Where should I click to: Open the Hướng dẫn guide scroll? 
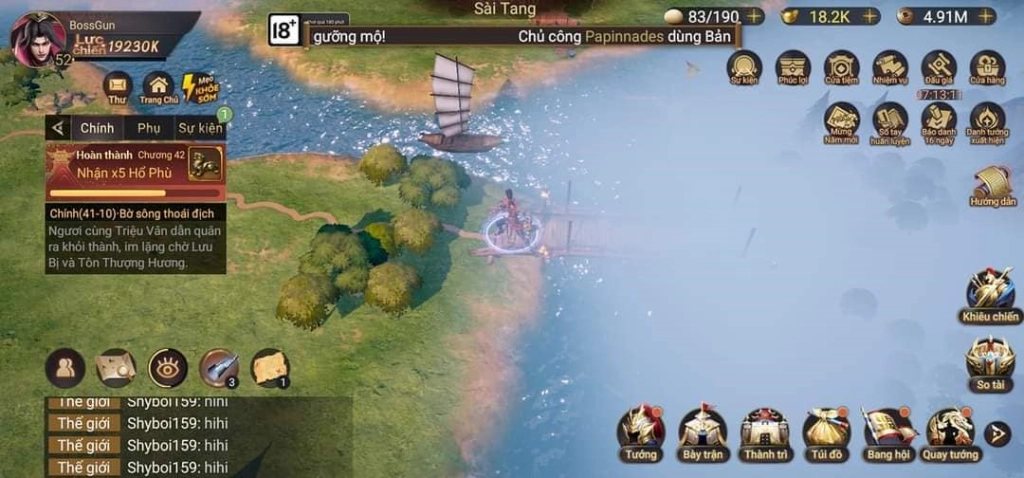click(992, 186)
